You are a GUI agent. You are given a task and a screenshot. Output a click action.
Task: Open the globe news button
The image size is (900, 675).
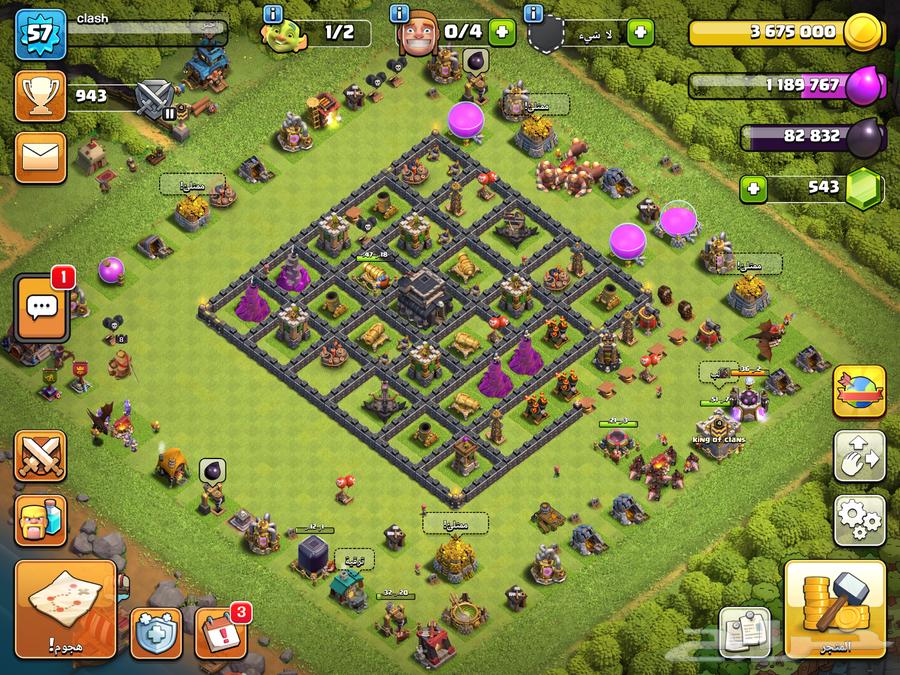(859, 391)
